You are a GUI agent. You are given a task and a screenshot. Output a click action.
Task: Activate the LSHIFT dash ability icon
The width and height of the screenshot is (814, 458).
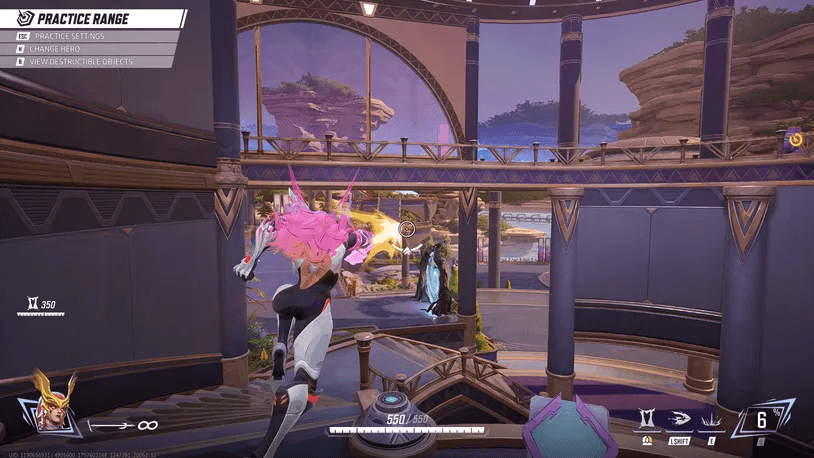pos(679,418)
